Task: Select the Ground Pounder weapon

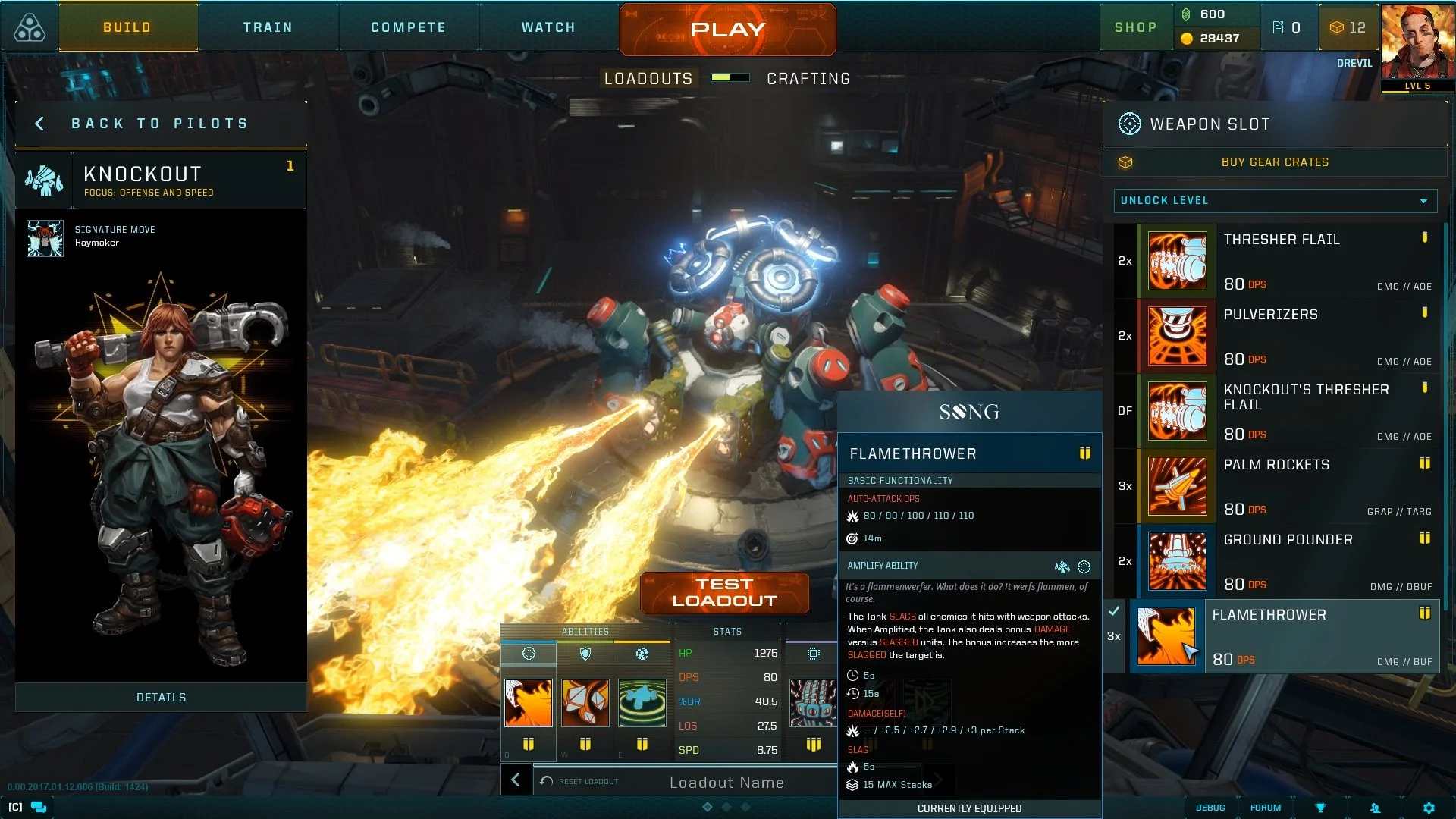Action: 1288,561
